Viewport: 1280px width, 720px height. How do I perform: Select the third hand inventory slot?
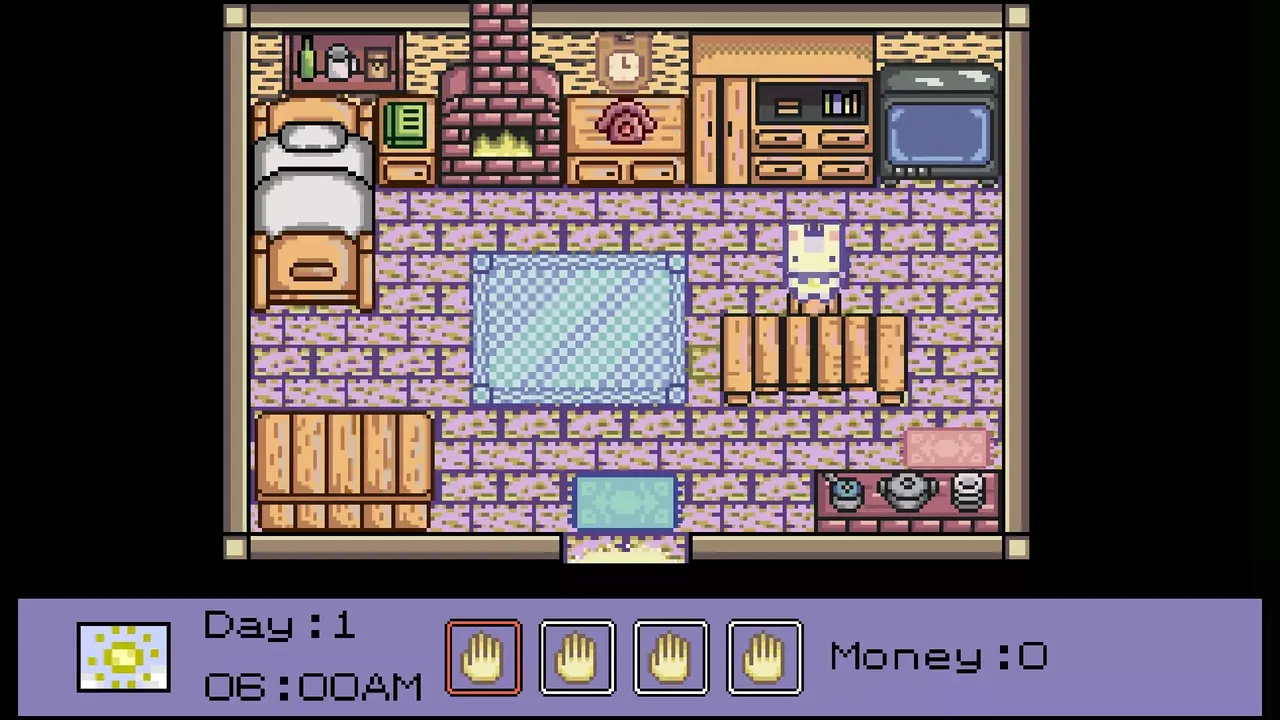671,655
